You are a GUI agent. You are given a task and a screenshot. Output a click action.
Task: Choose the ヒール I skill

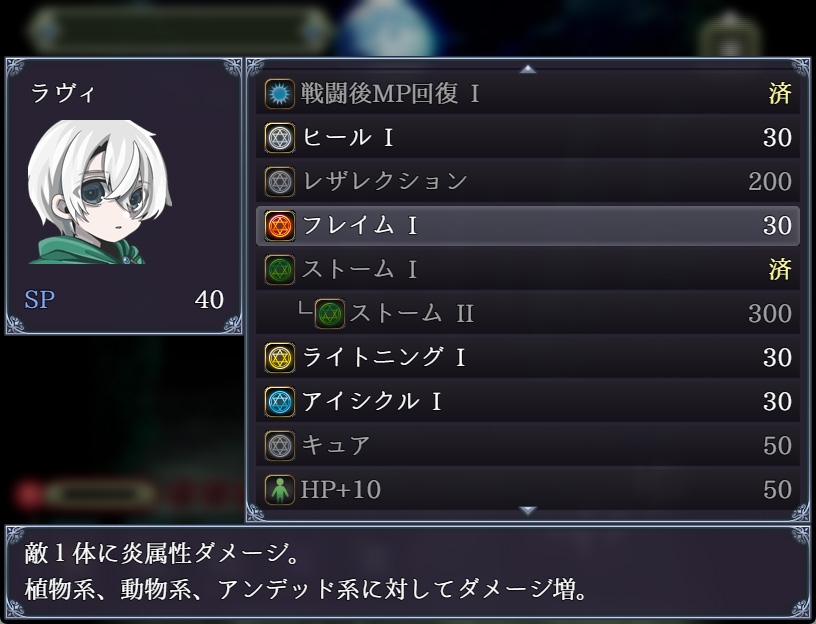(527, 138)
